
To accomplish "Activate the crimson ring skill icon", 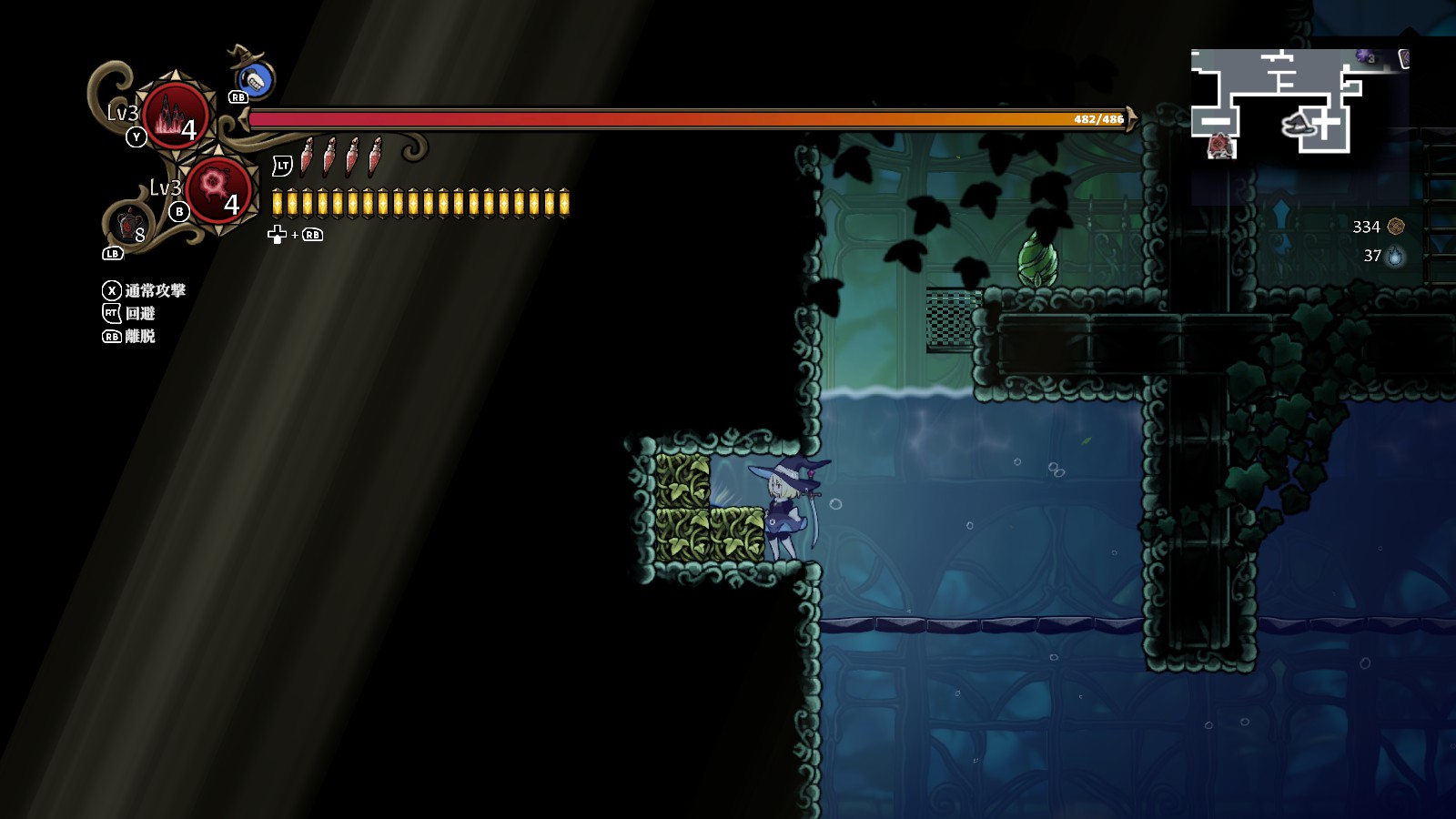I will click(217, 191).
